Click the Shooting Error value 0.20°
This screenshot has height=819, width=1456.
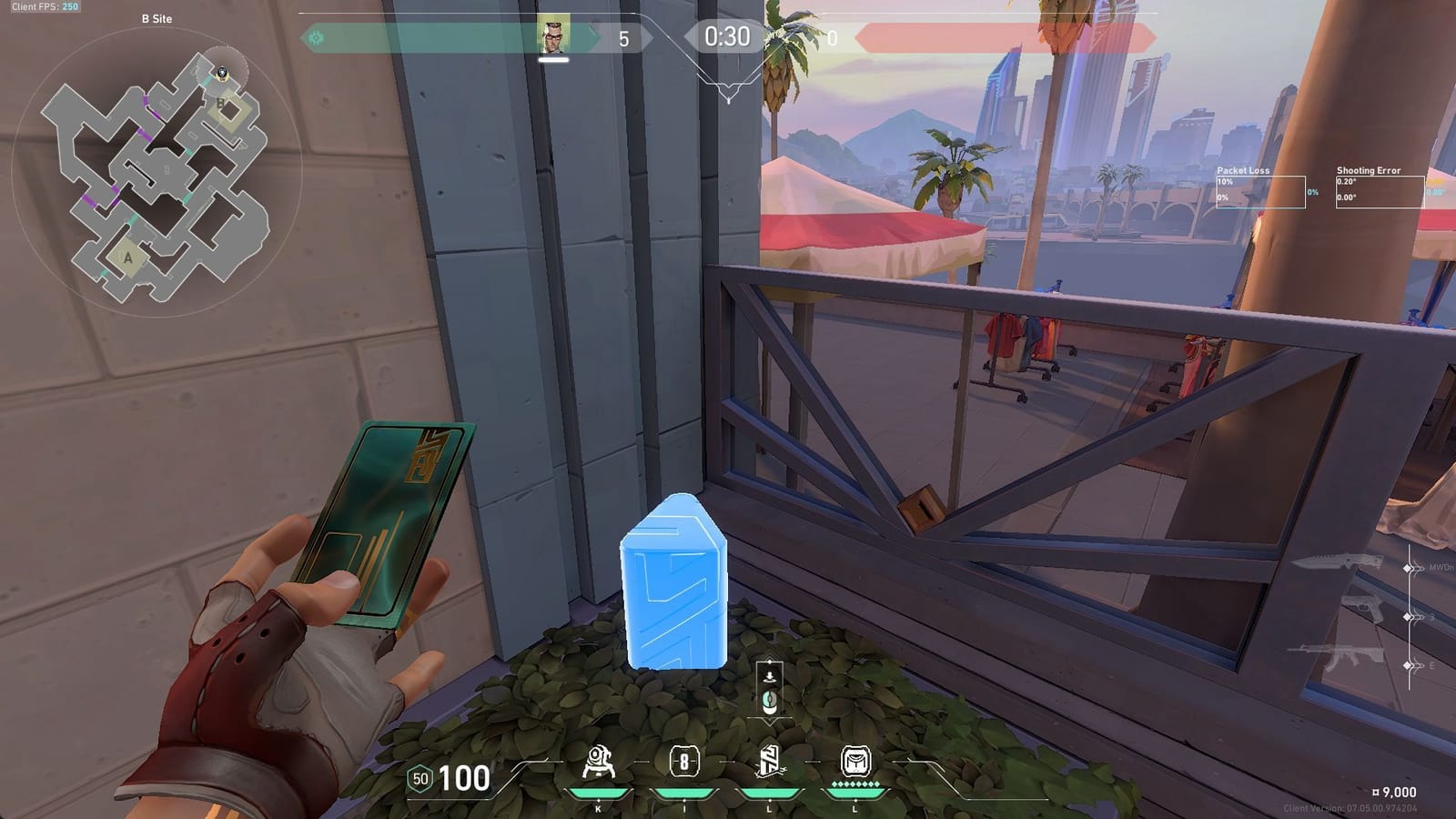[1349, 182]
